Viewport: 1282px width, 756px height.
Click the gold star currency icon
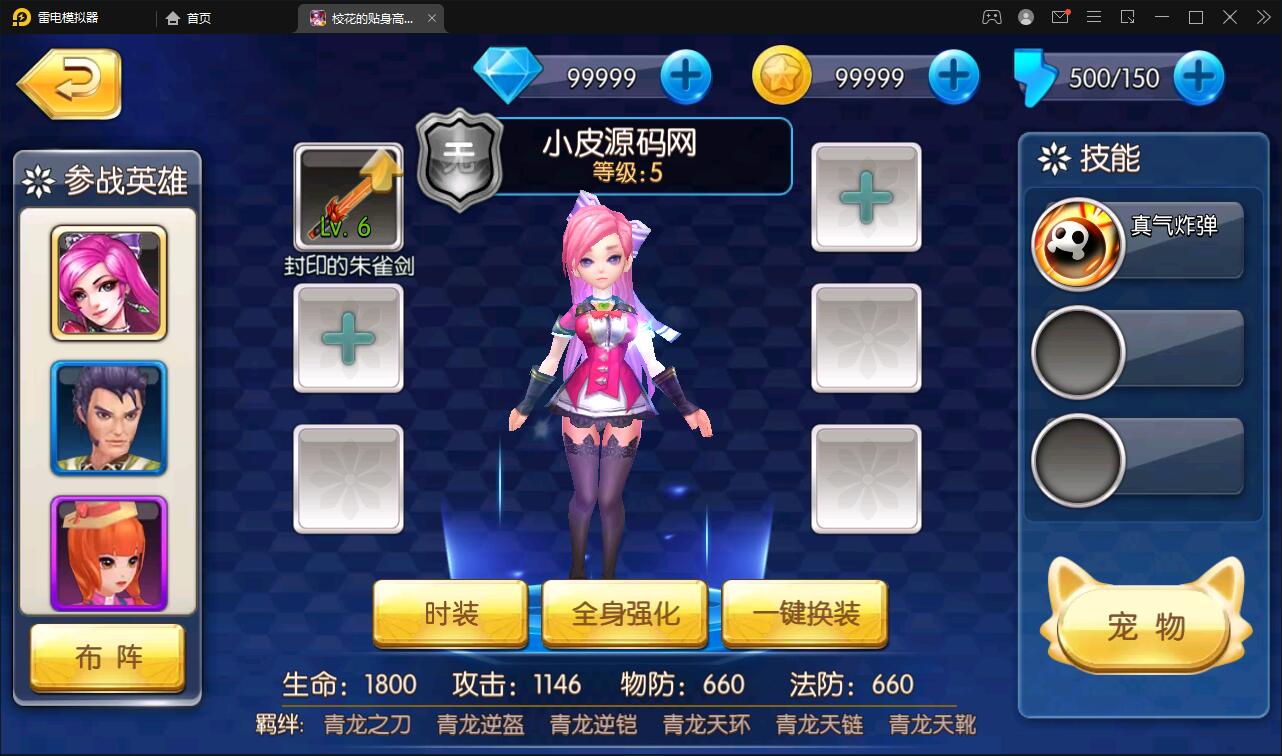(783, 75)
